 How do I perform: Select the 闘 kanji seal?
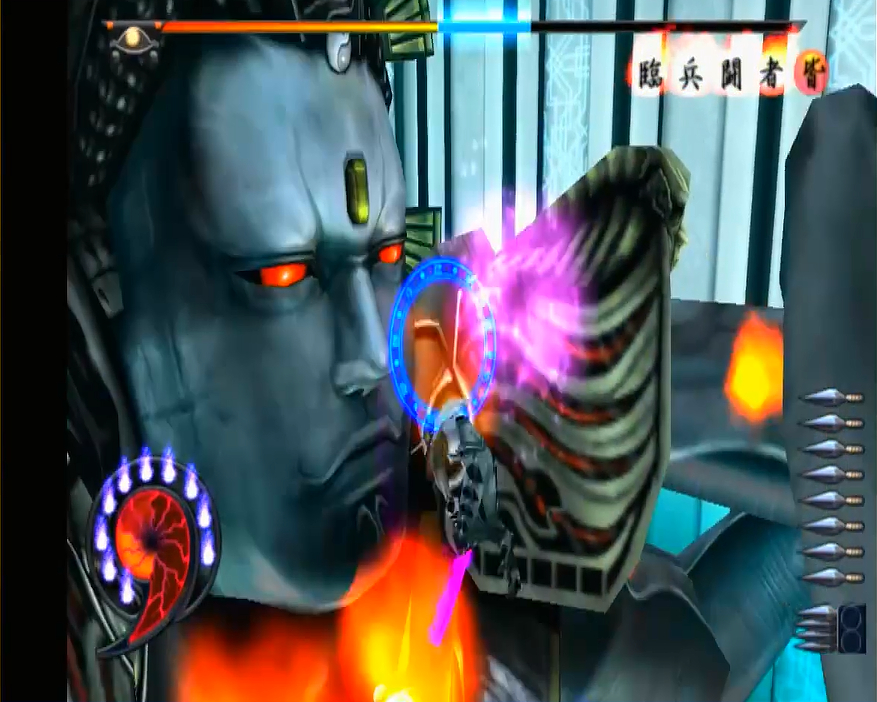[x=731, y=74]
